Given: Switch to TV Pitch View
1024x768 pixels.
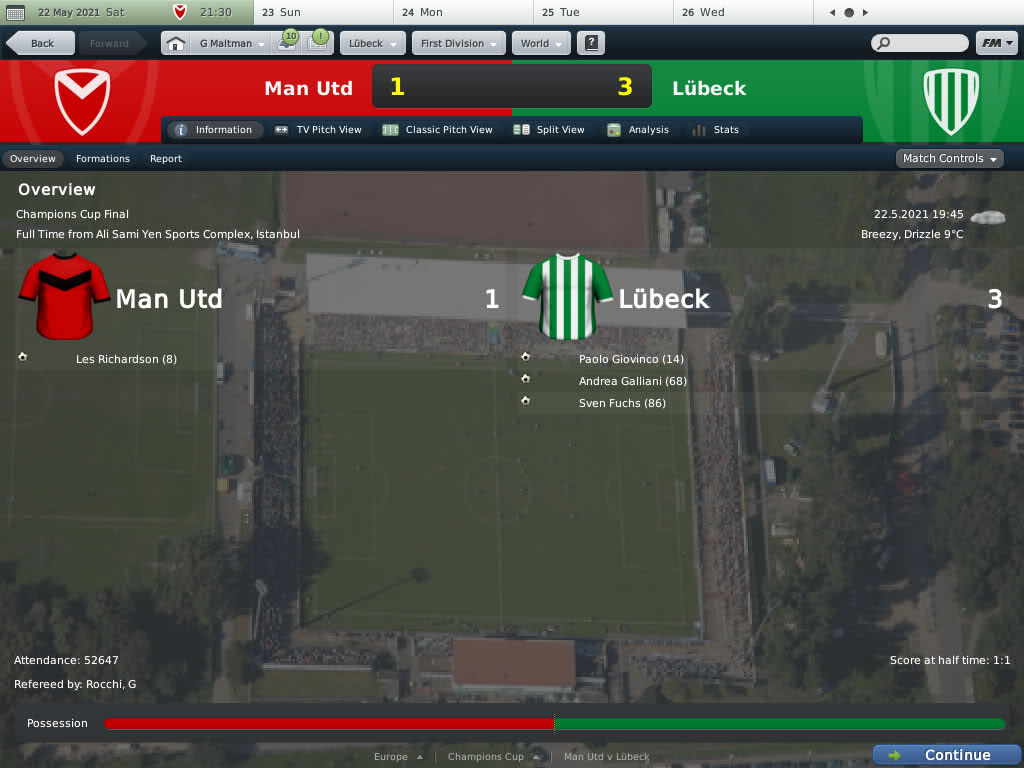Looking at the screenshot, I should [x=318, y=130].
